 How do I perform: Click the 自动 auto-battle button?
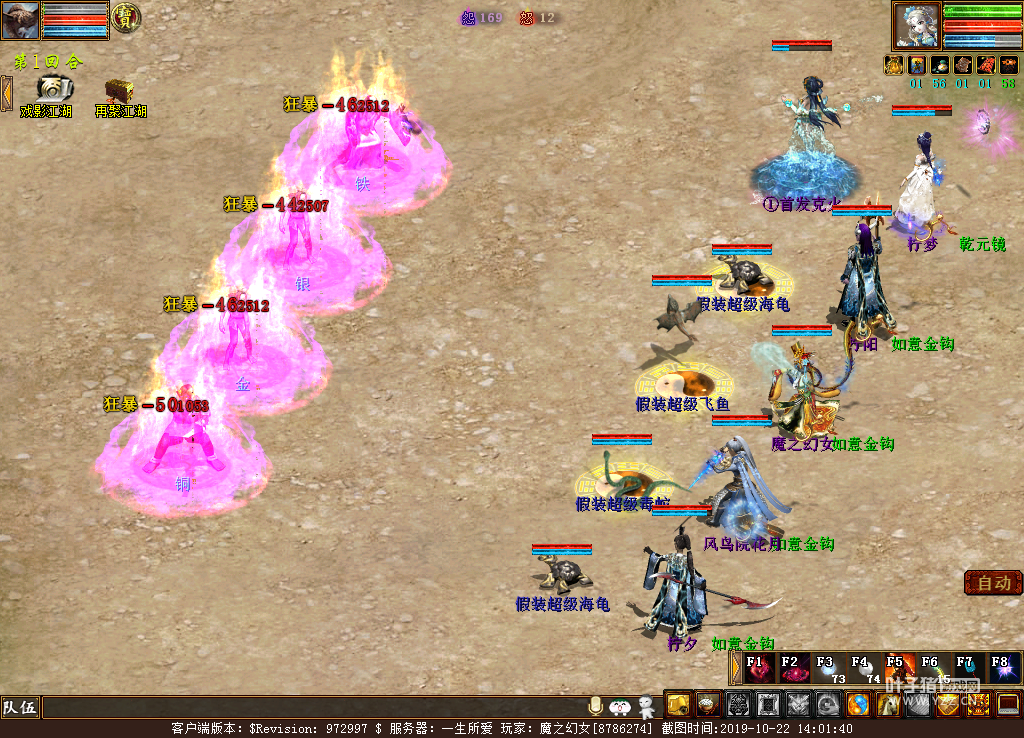coord(993,583)
